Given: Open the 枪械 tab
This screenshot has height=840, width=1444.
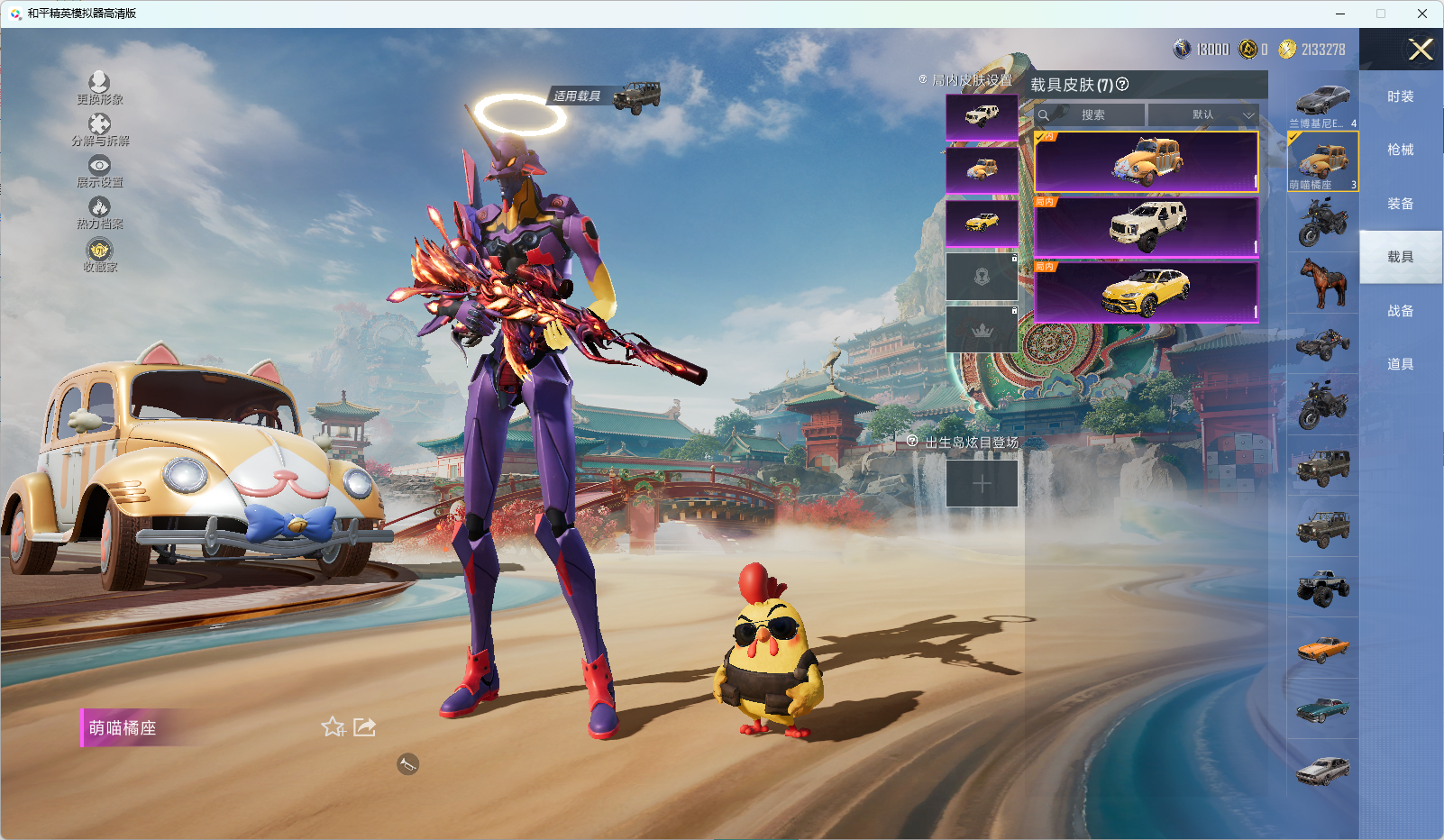Looking at the screenshot, I should [1400, 150].
